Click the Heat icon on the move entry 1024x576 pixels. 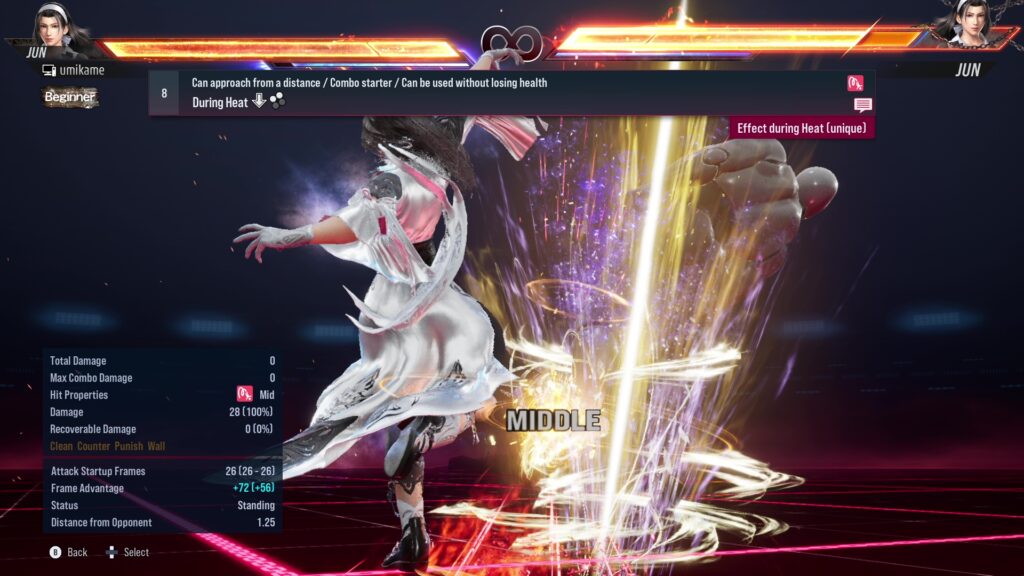pyautogui.click(x=855, y=83)
